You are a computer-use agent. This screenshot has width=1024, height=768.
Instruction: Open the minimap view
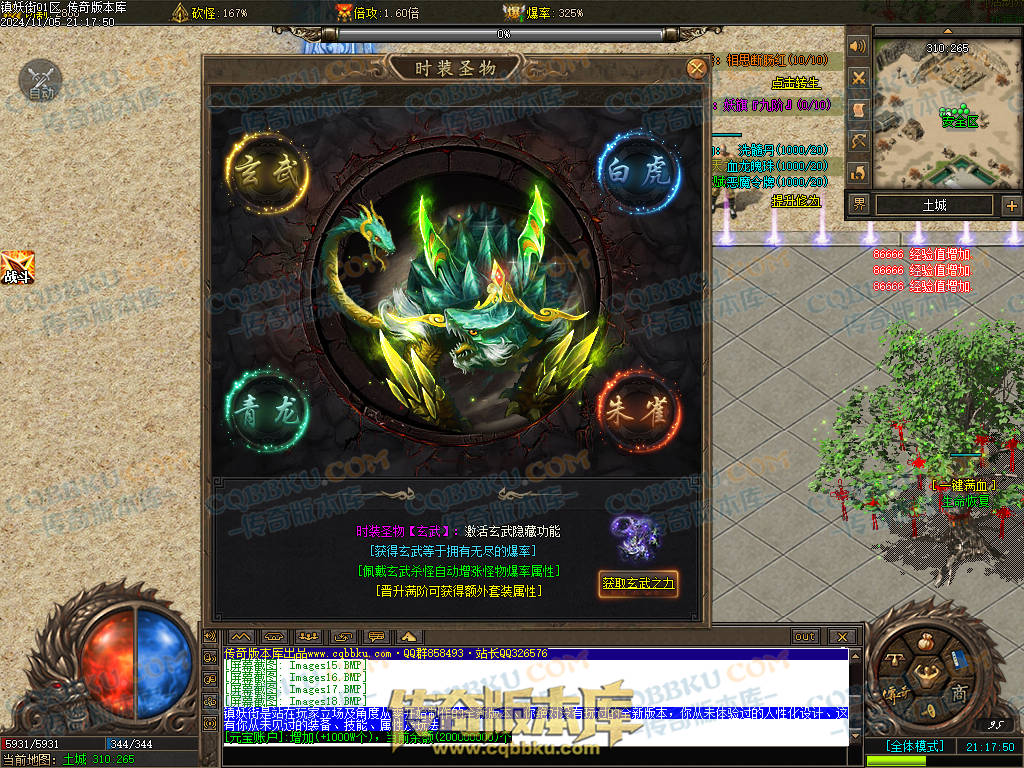click(x=947, y=112)
